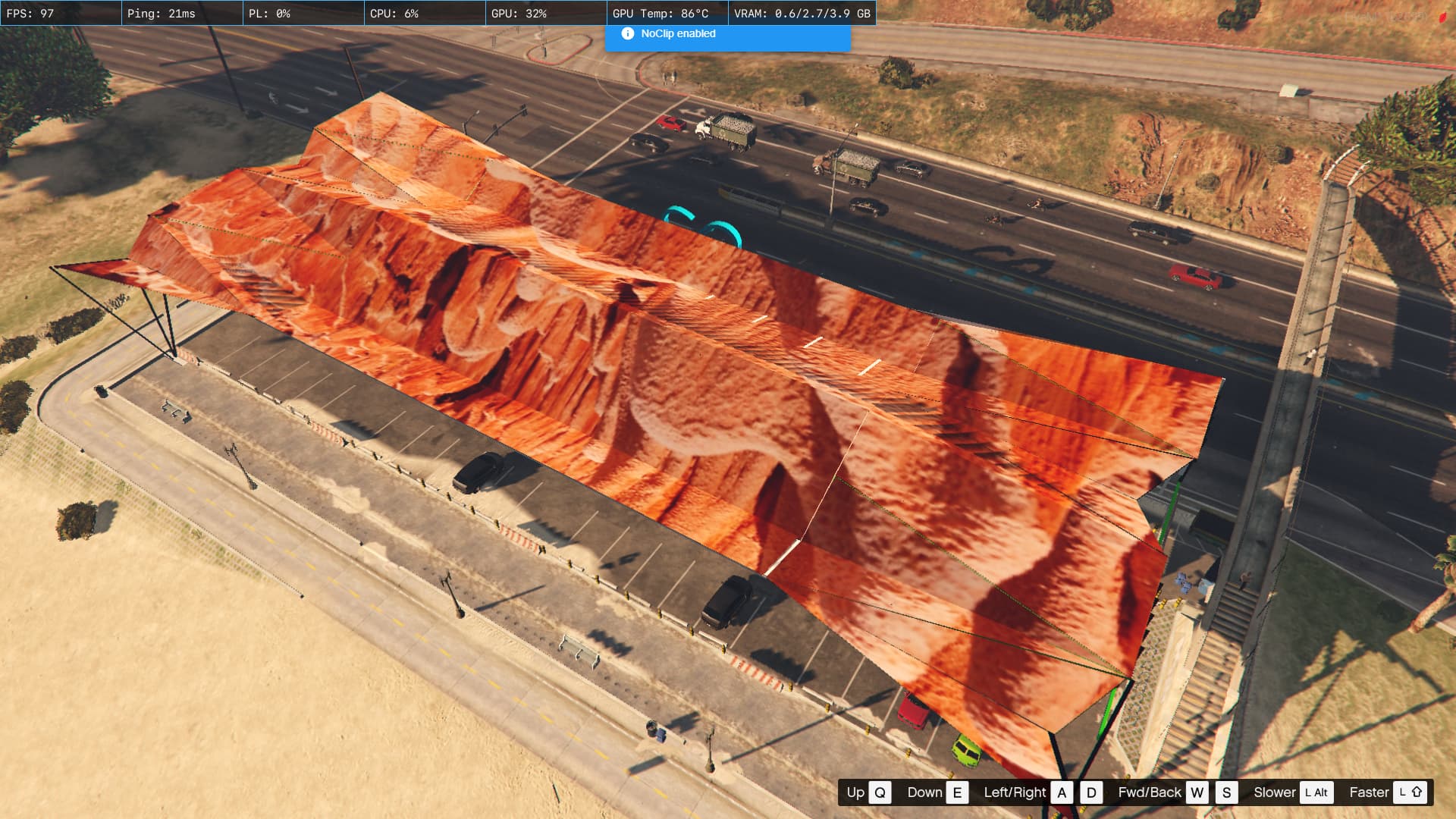Screen dimensions: 1456x819
Task: Dismiss the NoClip enabled notification
Action: point(727,35)
